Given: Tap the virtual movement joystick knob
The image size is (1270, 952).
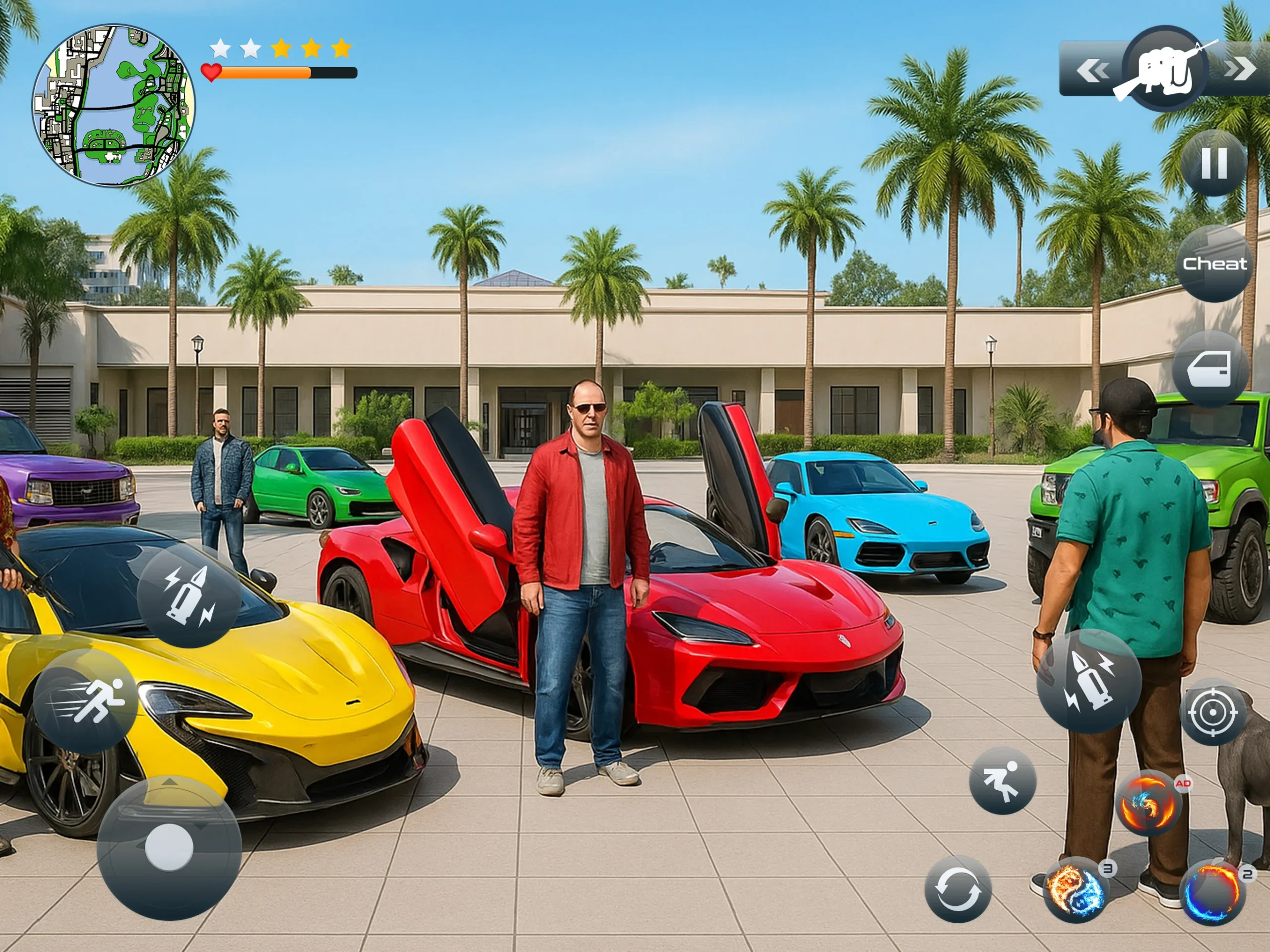Looking at the screenshot, I should pos(169,847).
